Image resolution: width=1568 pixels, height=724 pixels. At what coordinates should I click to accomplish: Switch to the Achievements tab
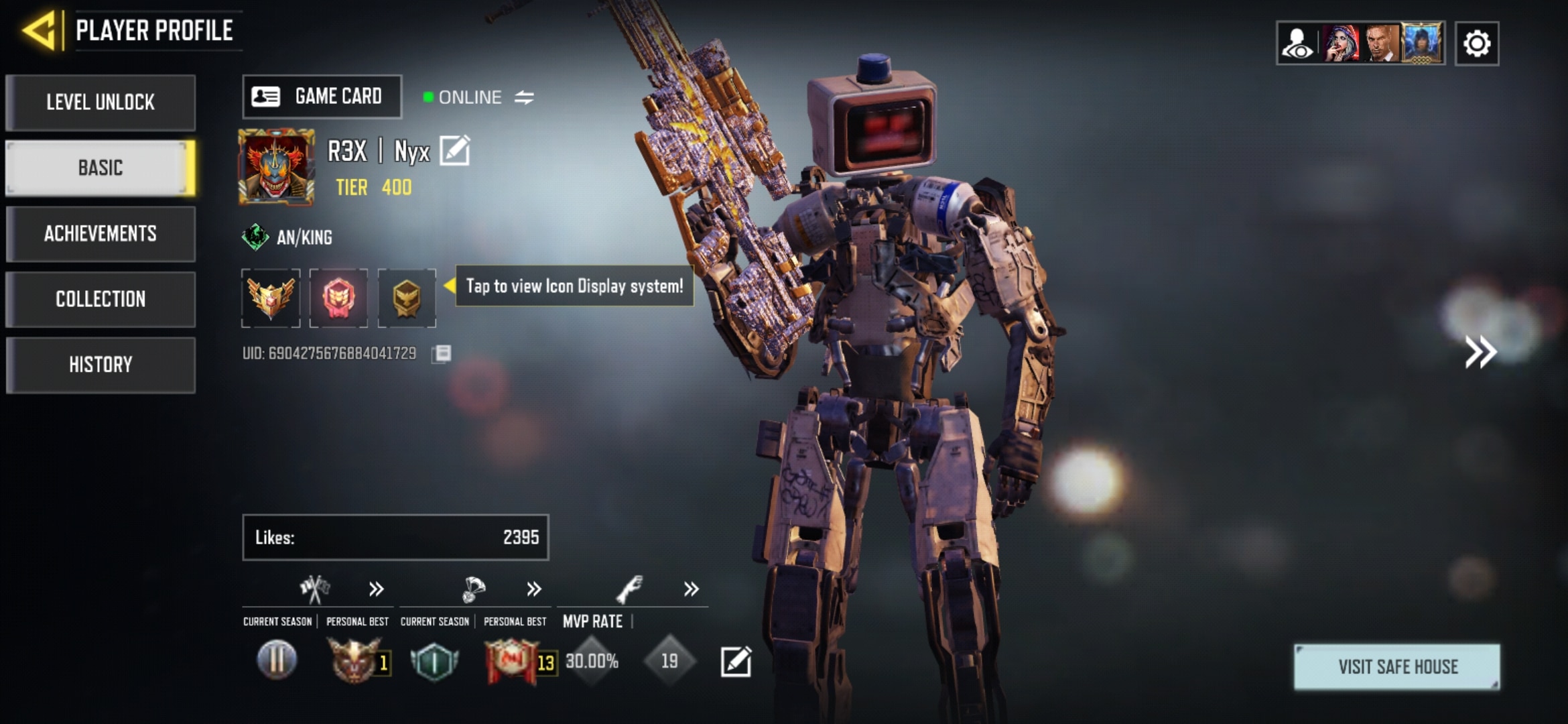click(101, 233)
